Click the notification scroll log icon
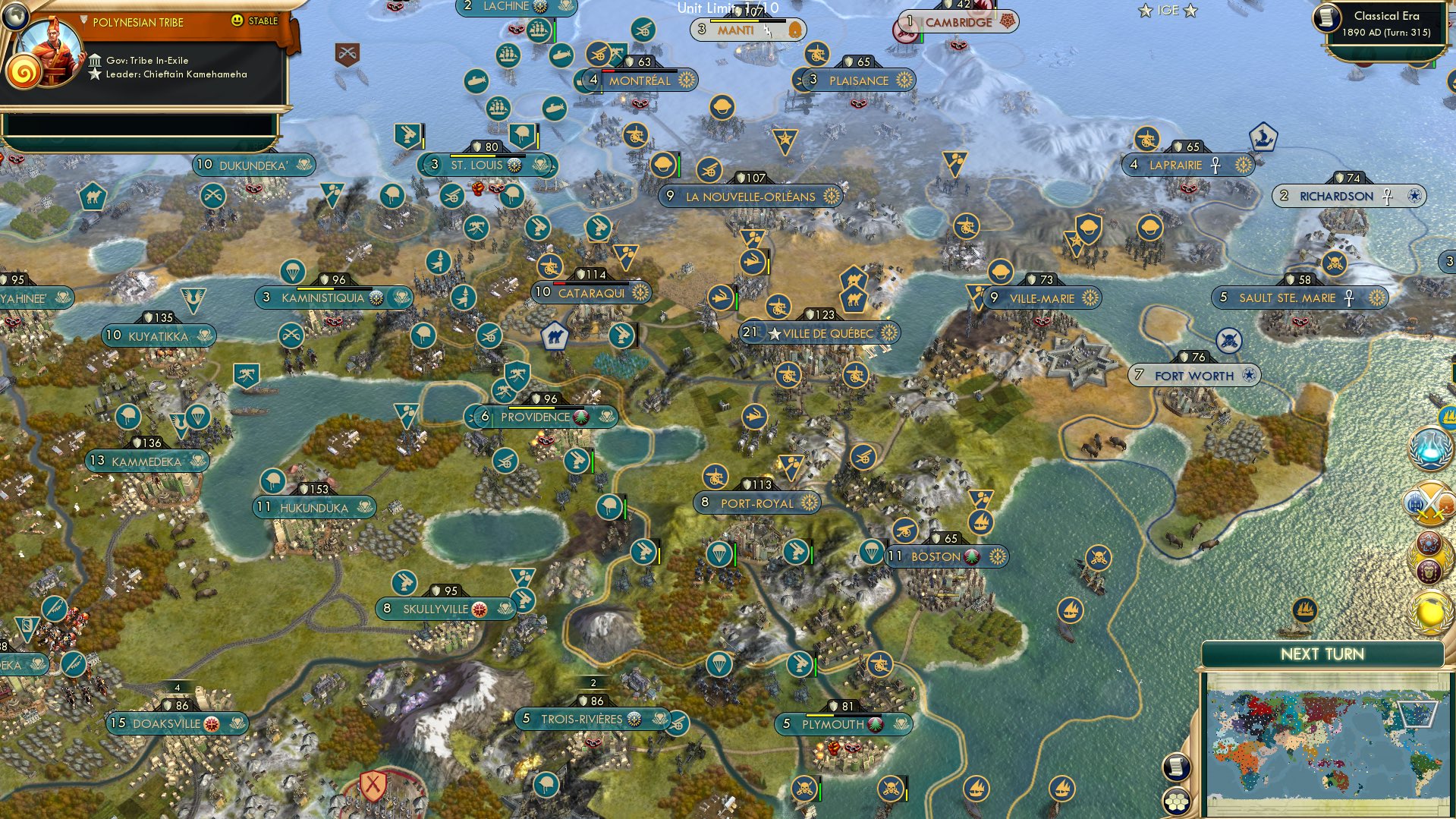 [x=1176, y=767]
